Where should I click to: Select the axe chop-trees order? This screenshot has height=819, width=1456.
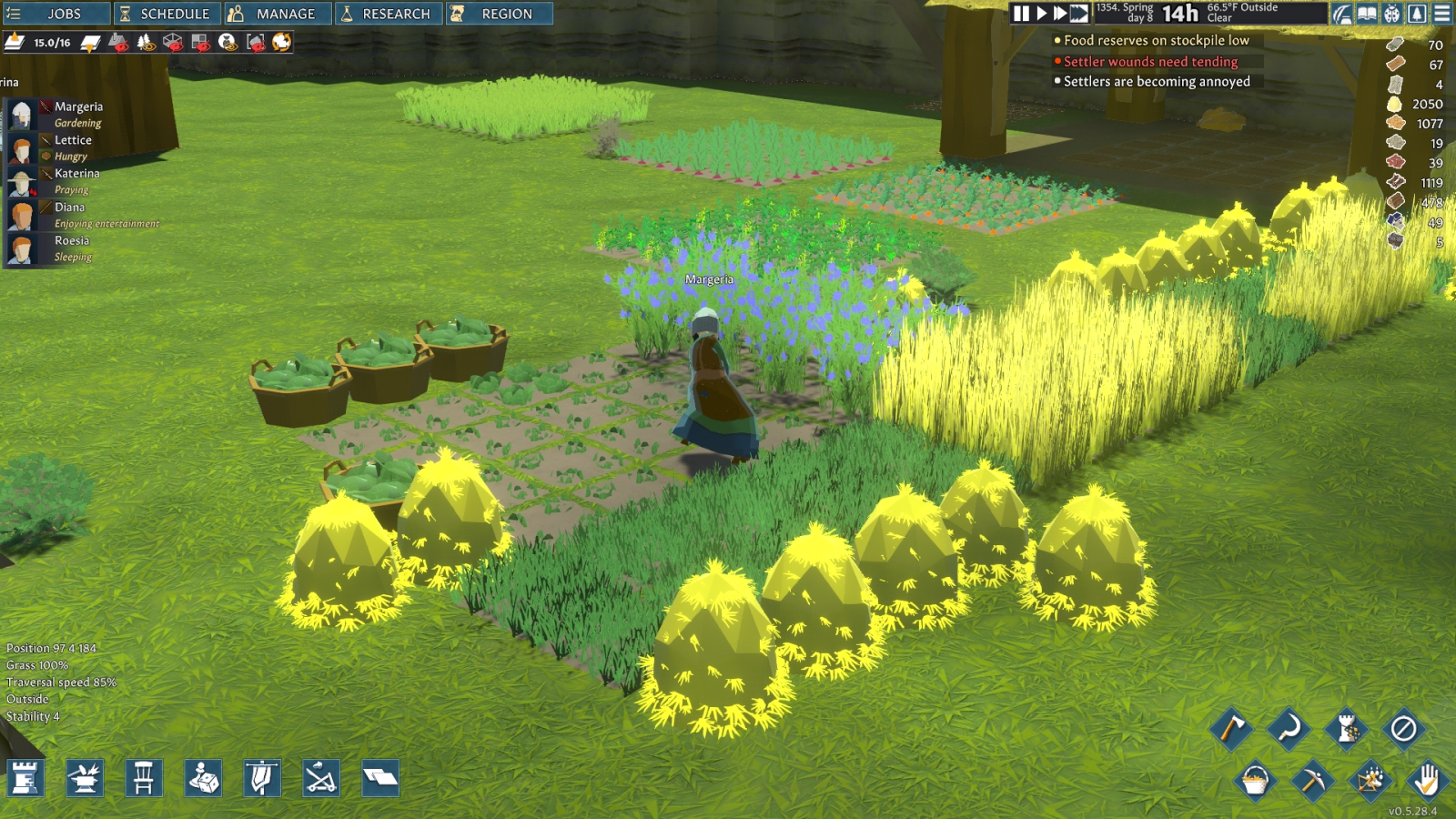1231,728
